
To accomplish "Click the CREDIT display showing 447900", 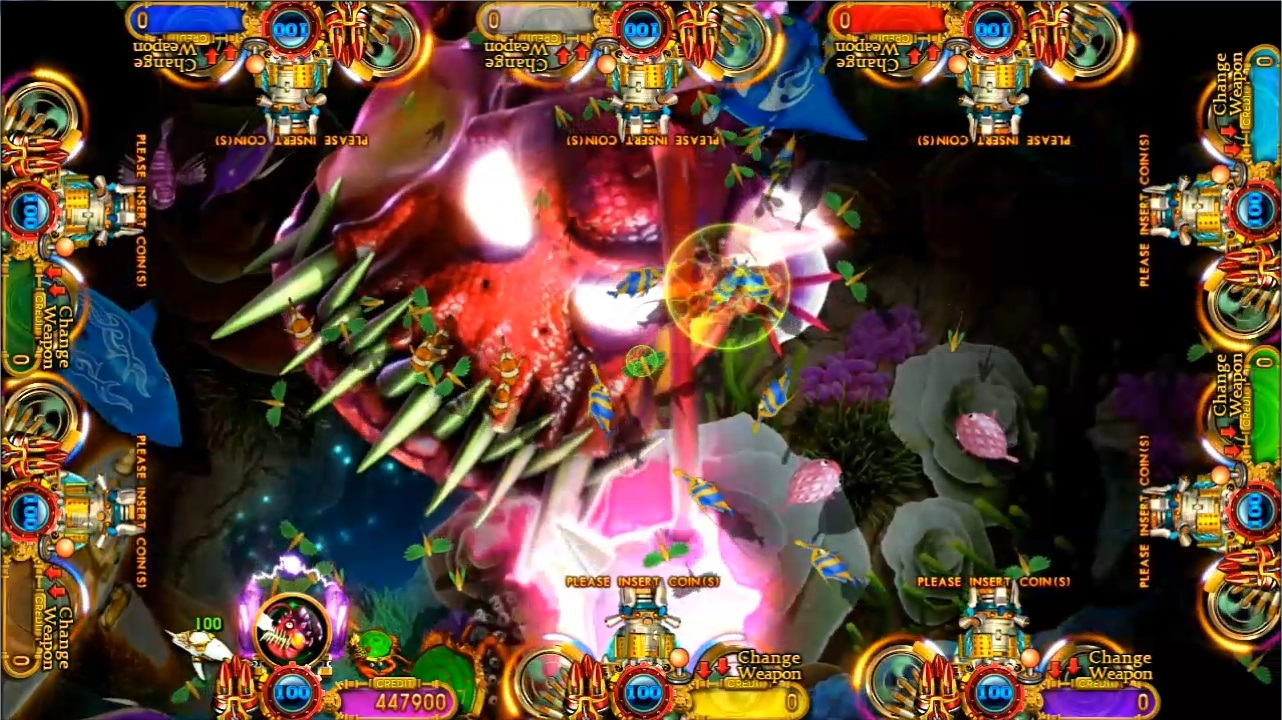I will point(412,697).
